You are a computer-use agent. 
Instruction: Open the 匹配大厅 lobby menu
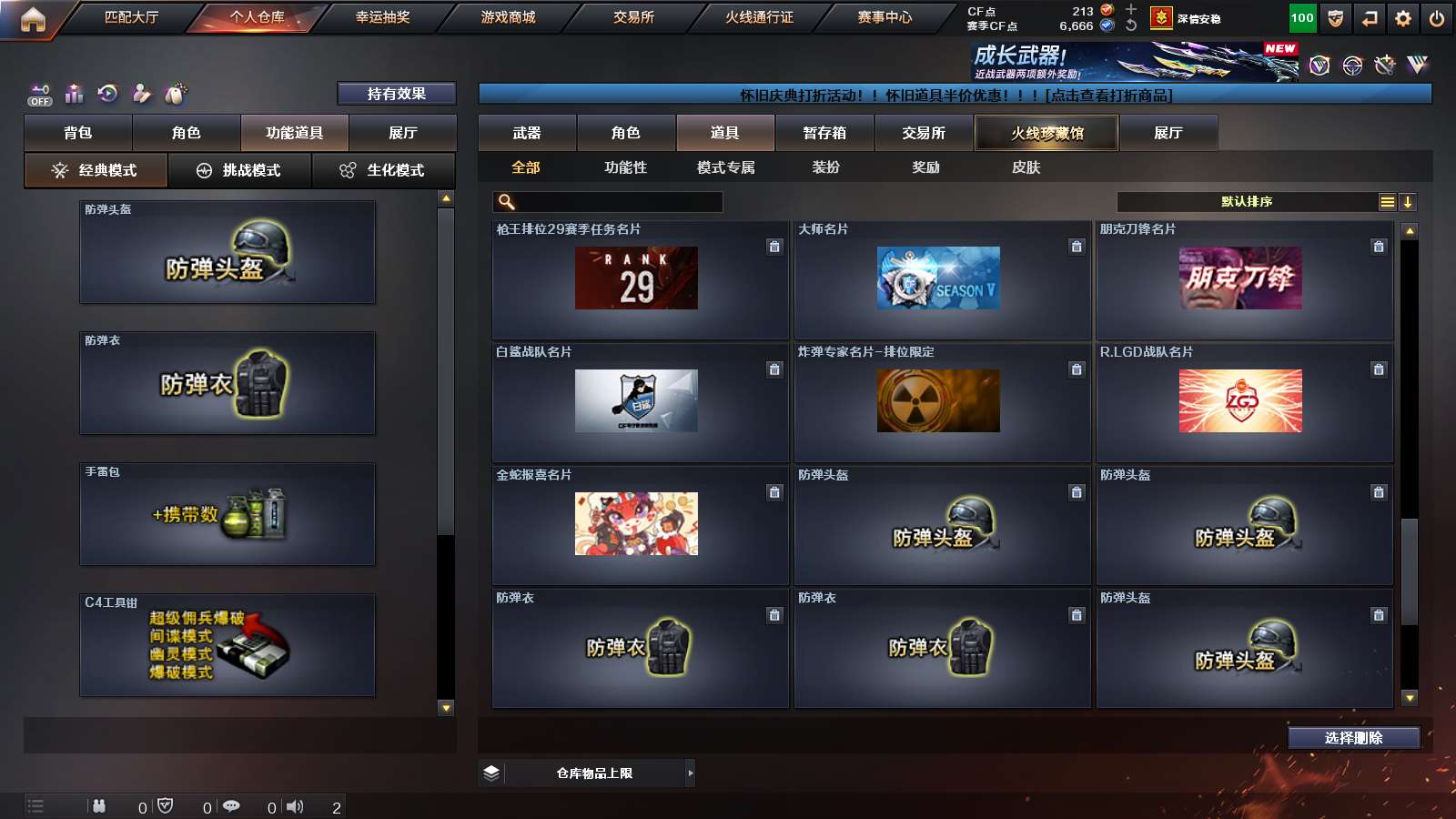pos(131,17)
